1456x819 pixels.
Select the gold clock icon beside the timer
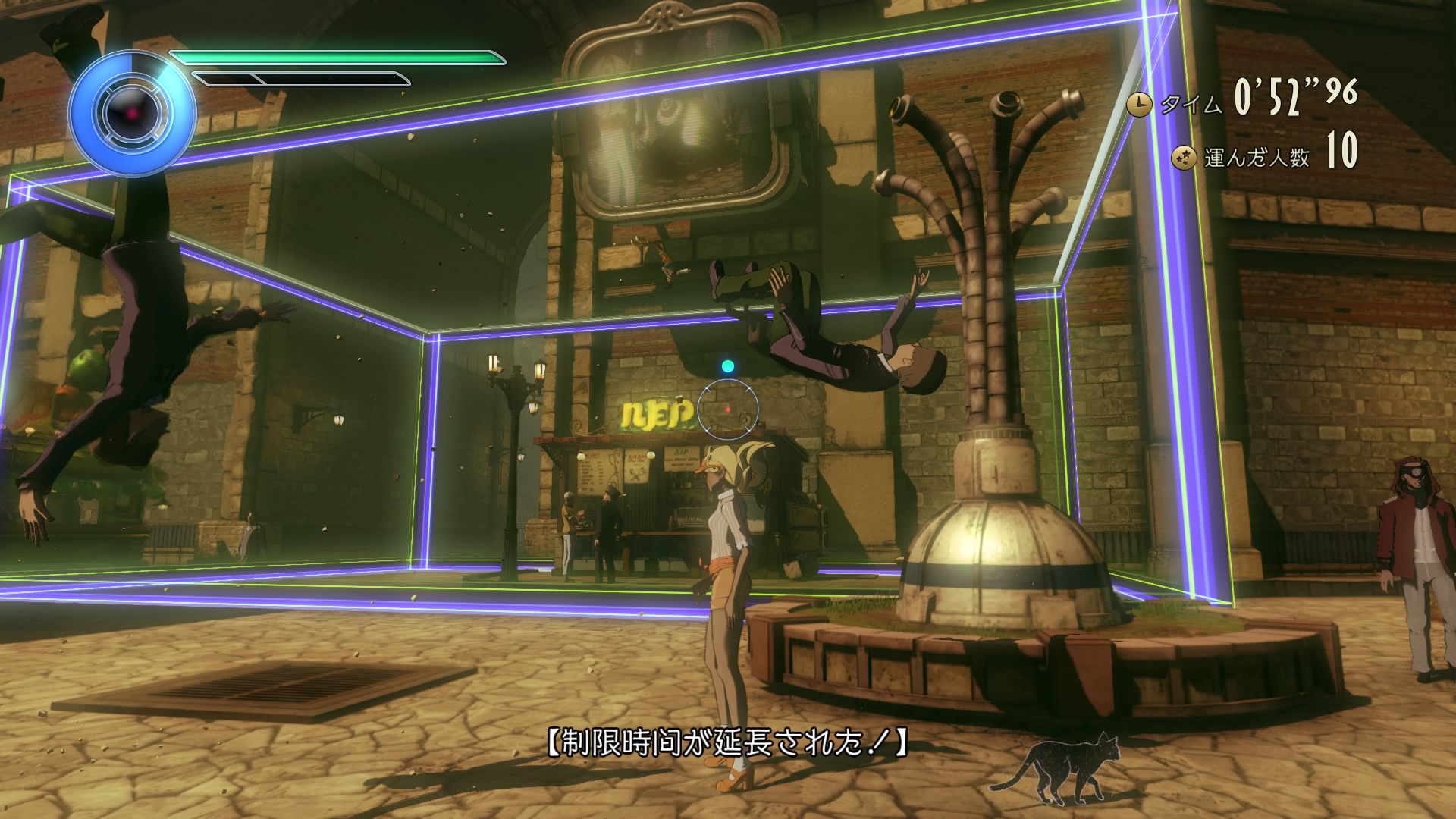pyautogui.click(x=1137, y=105)
